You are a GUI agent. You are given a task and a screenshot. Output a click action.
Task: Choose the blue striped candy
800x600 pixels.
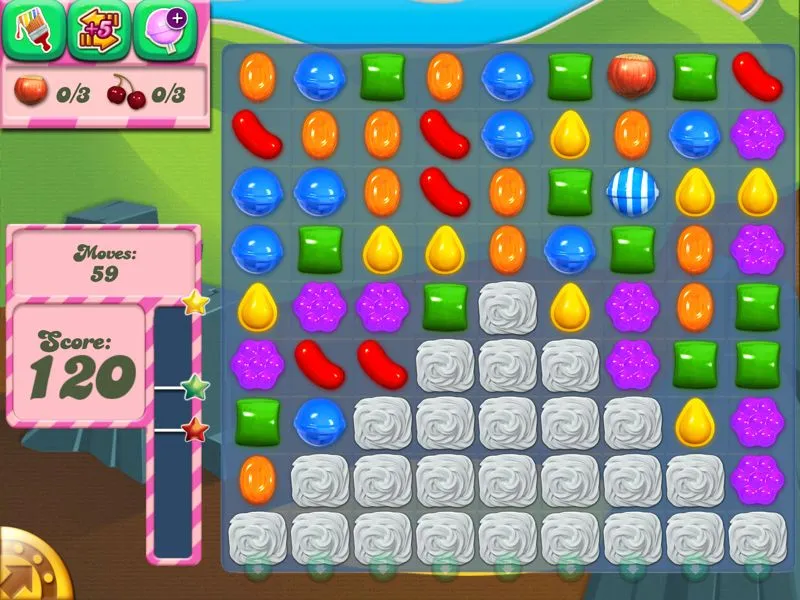pos(631,193)
